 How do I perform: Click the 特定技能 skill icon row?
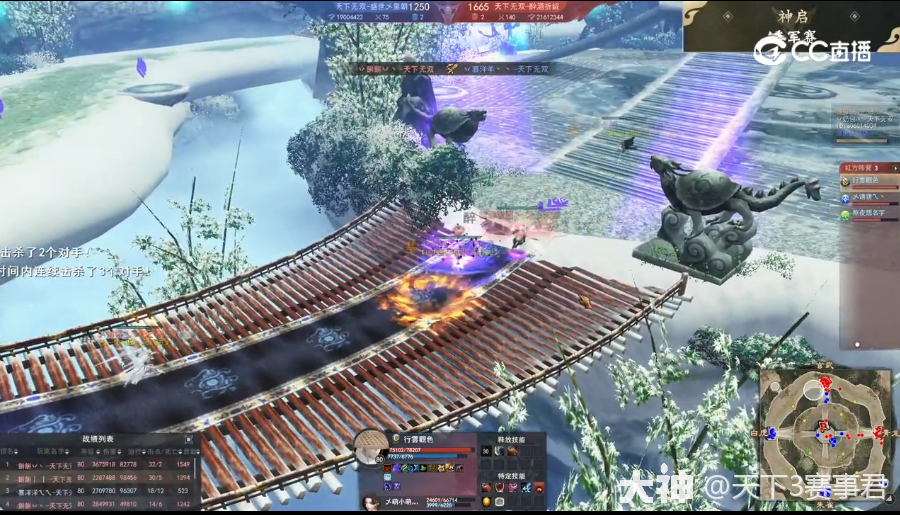(x=512, y=487)
